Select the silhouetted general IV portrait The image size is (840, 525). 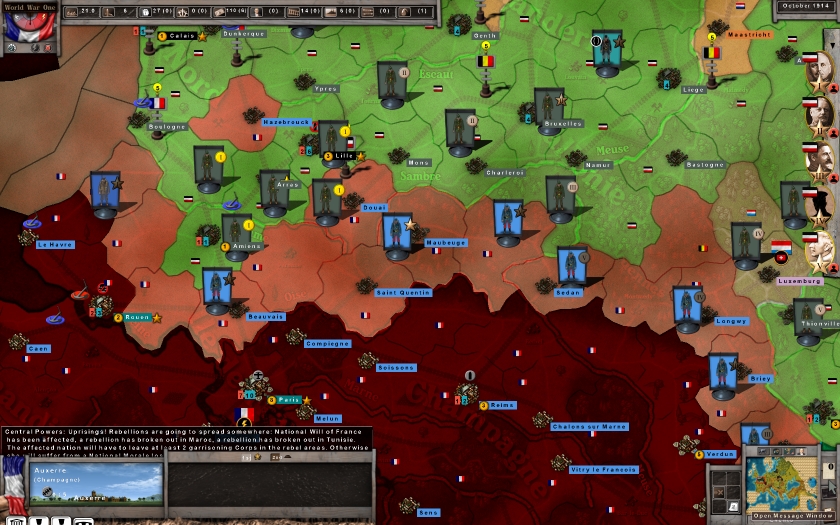point(819,205)
